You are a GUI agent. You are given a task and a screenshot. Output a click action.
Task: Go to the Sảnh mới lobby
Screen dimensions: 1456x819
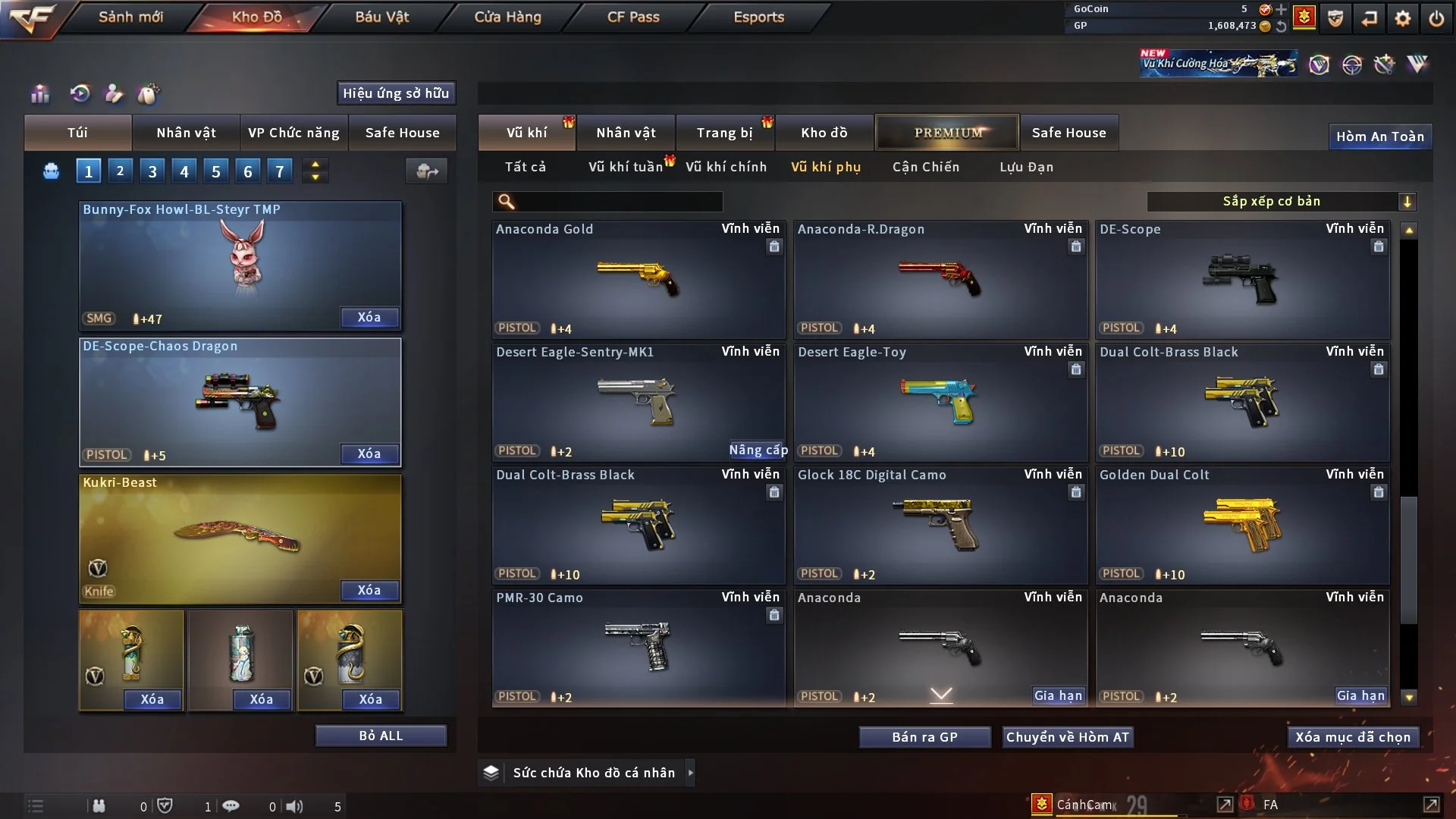pos(130,17)
